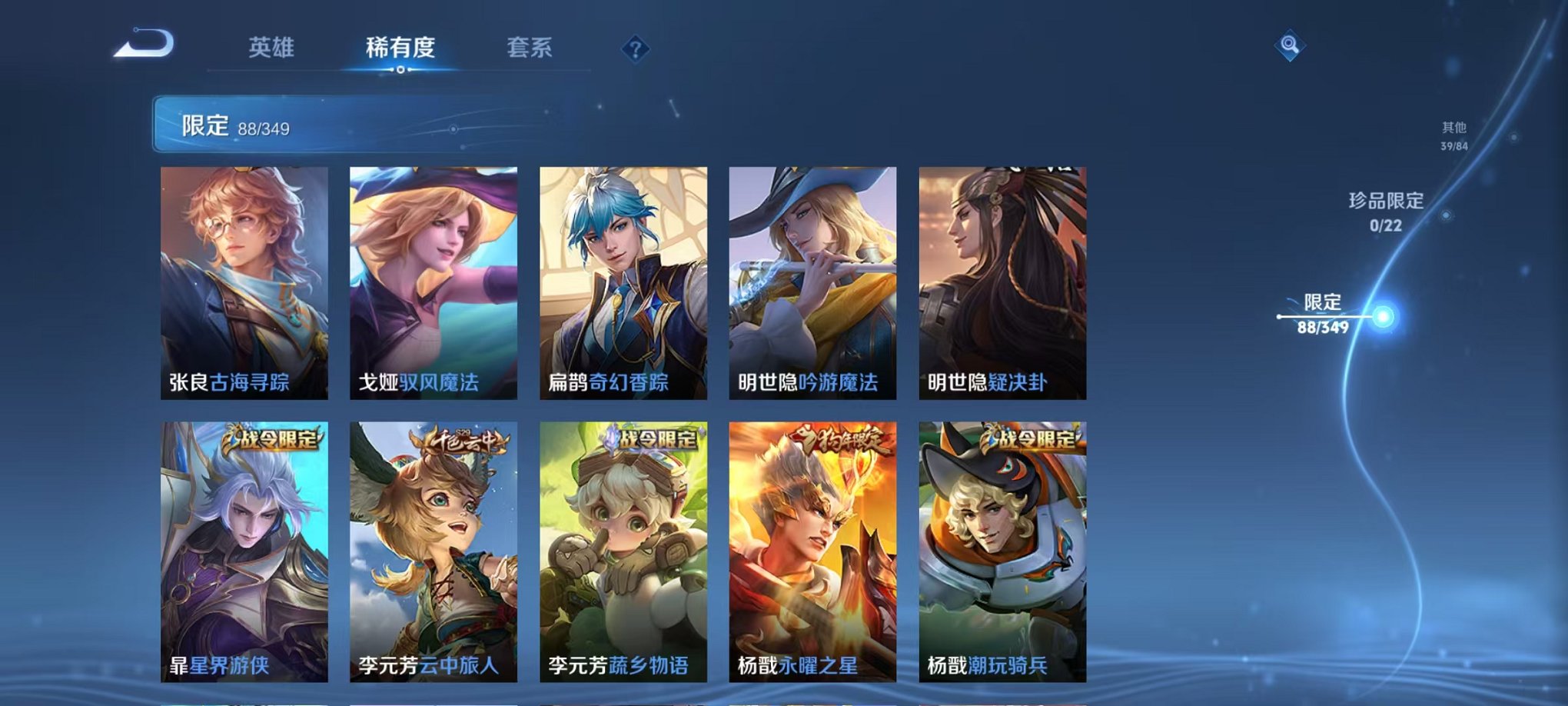Image resolution: width=1568 pixels, height=706 pixels.
Task: Click the 其他 39/84 label on the right
Action: pyautogui.click(x=1453, y=137)
